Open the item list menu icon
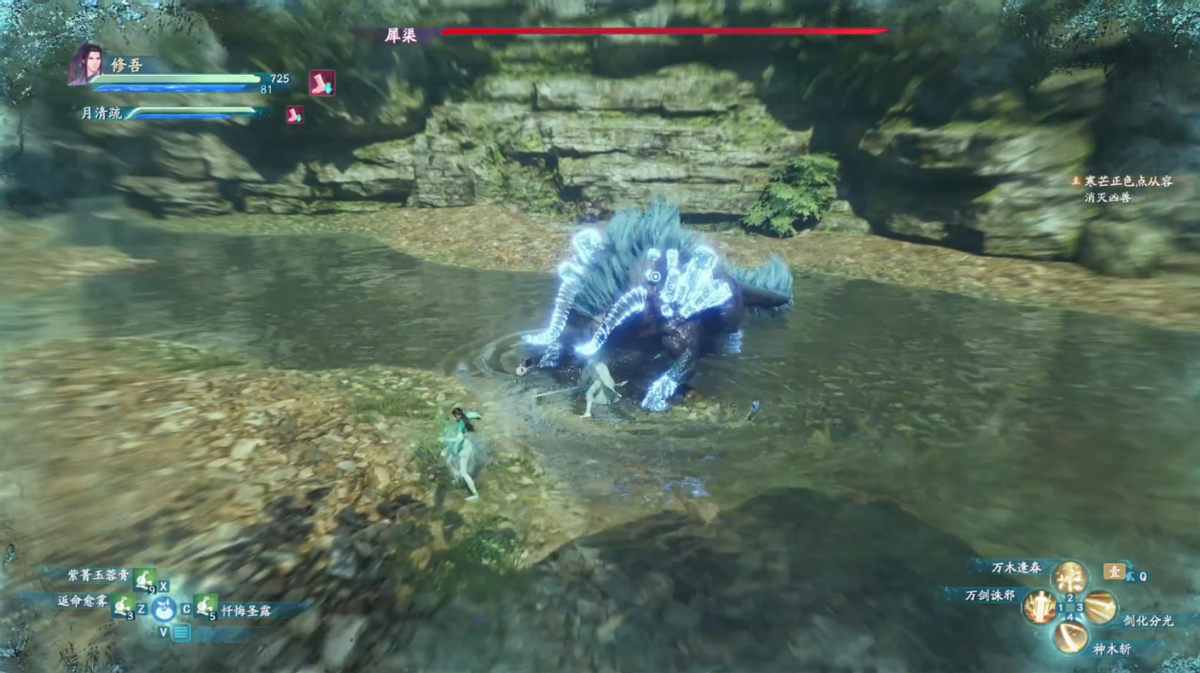1200x673 pixels. 181,632
